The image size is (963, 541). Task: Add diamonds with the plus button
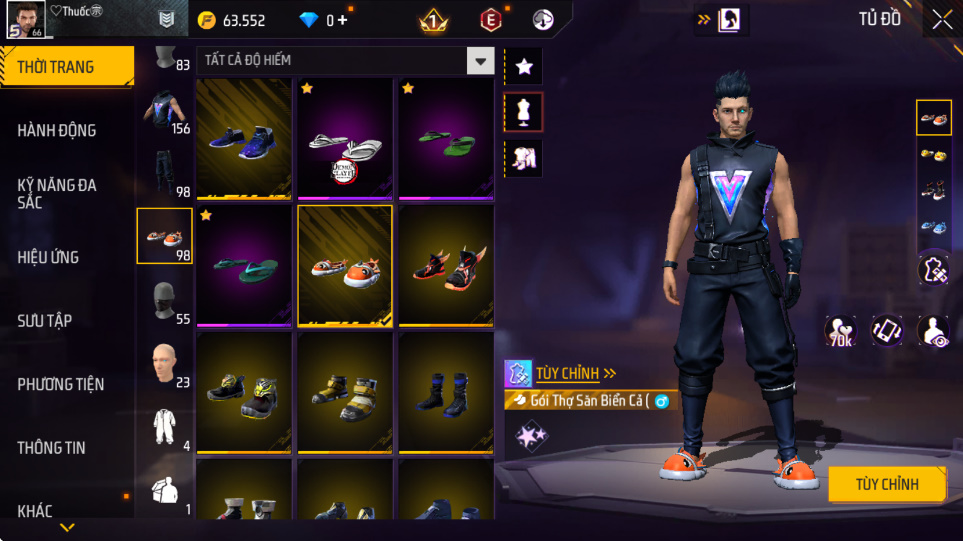tap(343, 20)
